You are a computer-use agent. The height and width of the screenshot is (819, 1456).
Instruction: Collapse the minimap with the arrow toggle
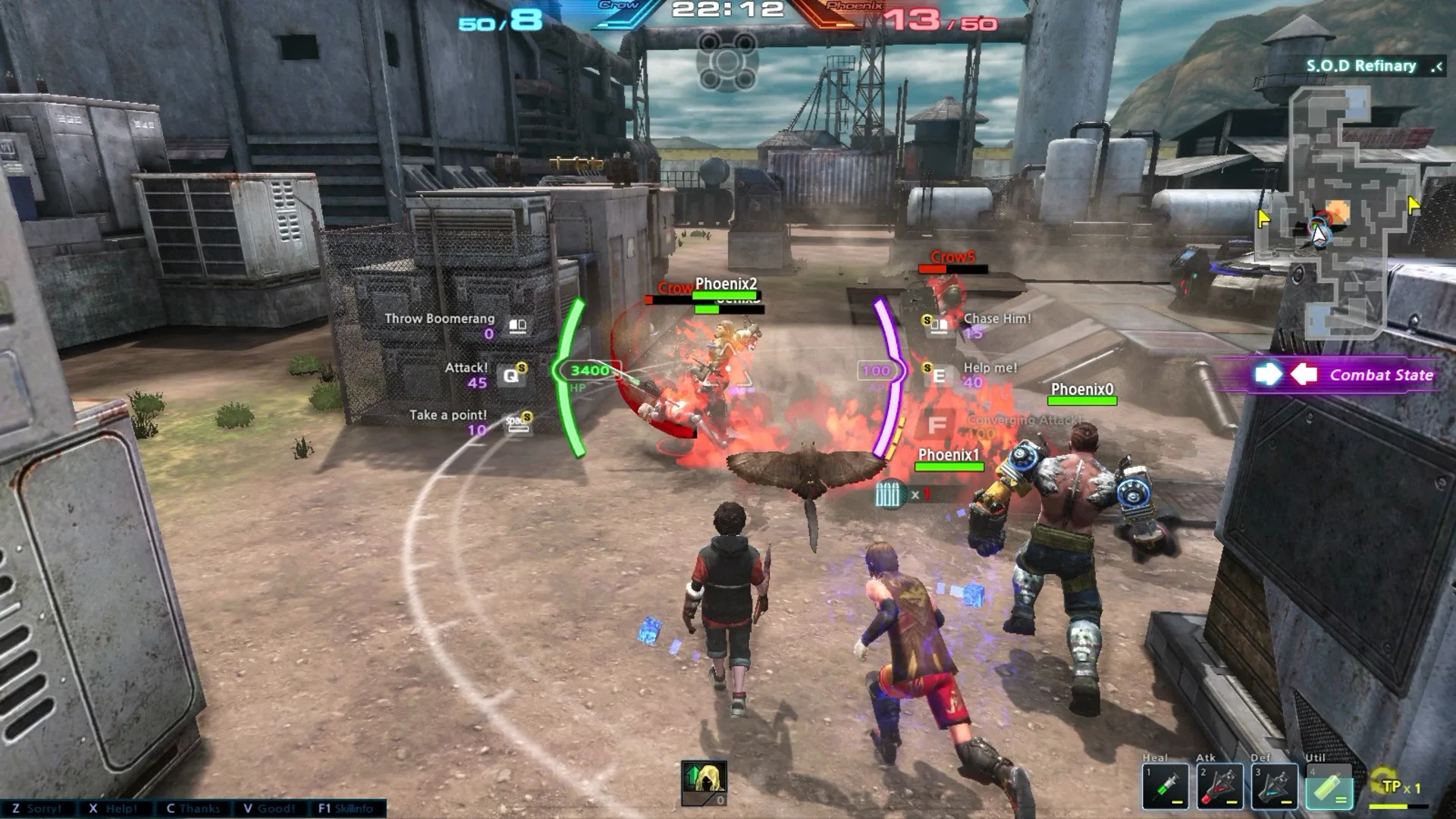pos(1436,67)
